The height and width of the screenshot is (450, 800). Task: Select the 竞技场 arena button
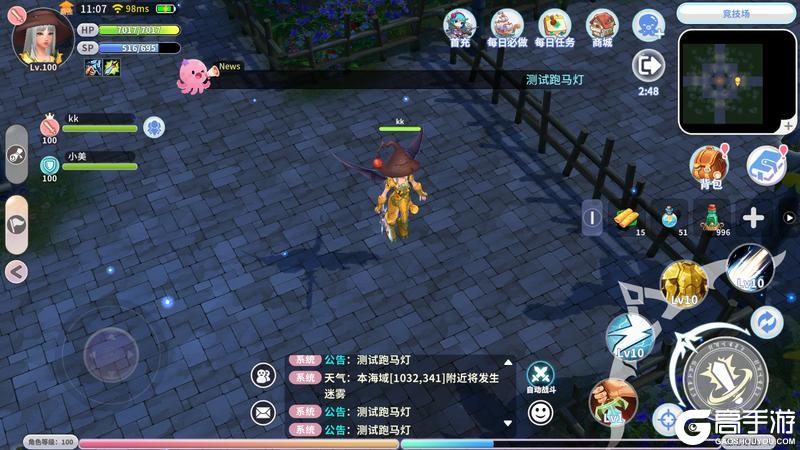coord(736,13)
